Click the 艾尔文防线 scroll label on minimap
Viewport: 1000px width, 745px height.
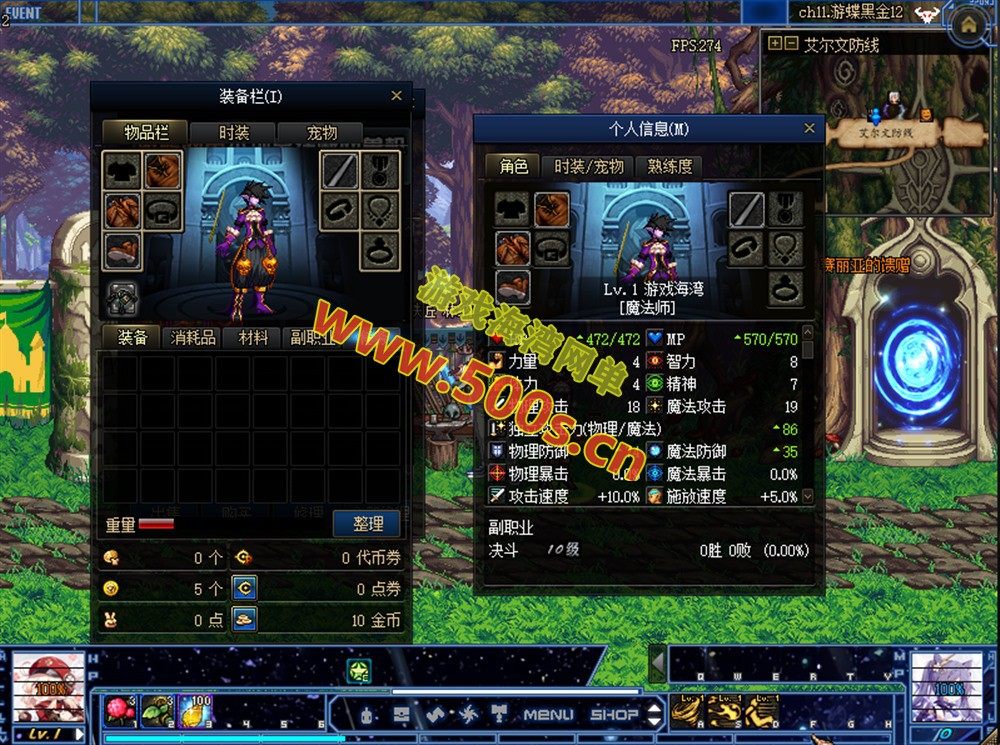click(885, 131)
